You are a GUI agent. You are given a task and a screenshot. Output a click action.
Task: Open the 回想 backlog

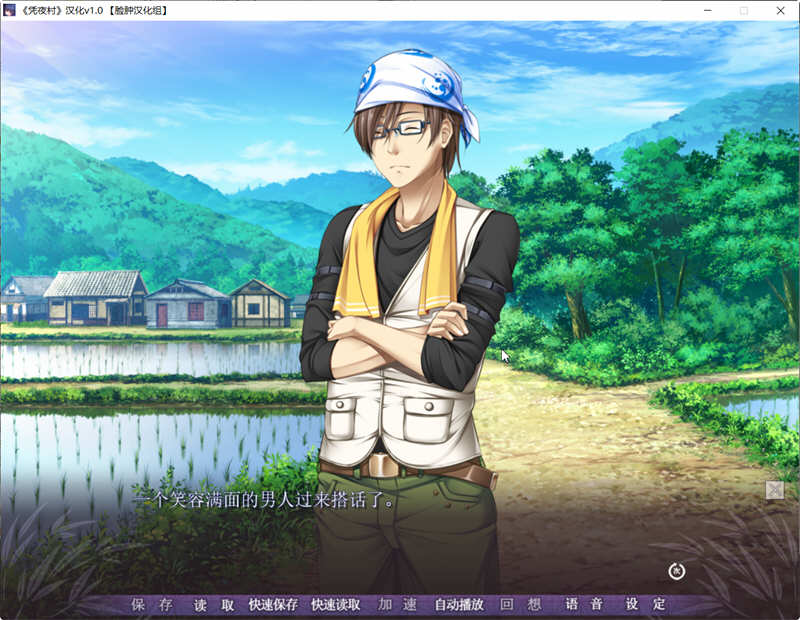click(521, 605)
